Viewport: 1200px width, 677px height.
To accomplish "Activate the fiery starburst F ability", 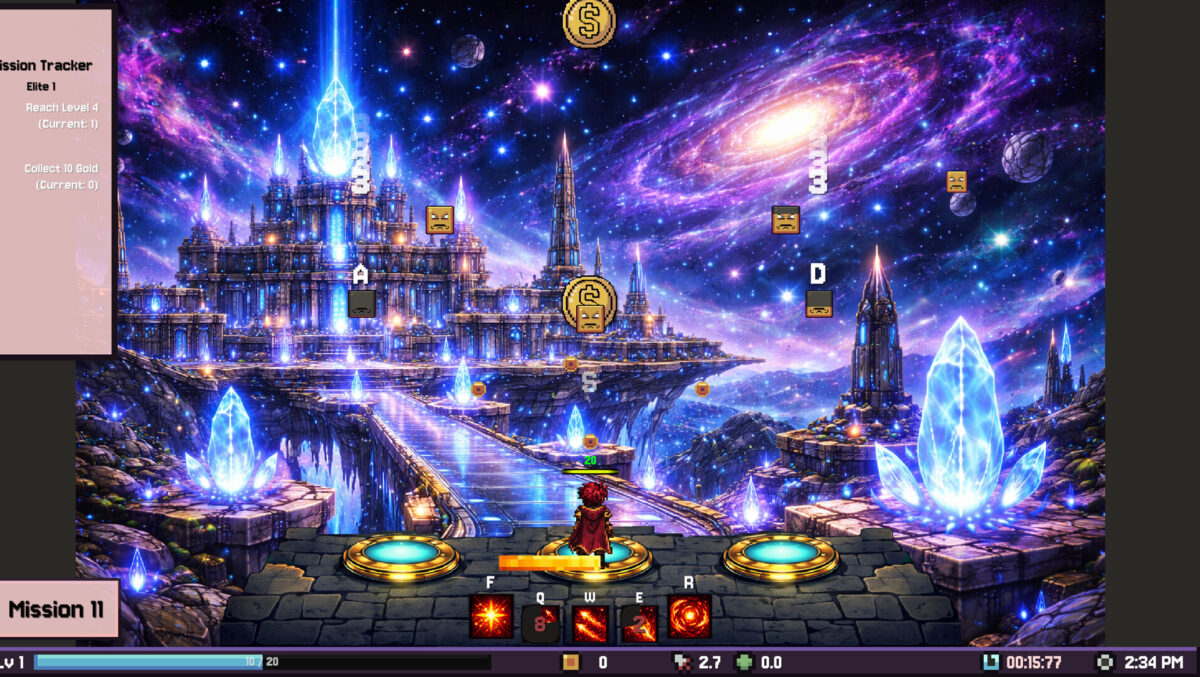I will pos(491,617).
